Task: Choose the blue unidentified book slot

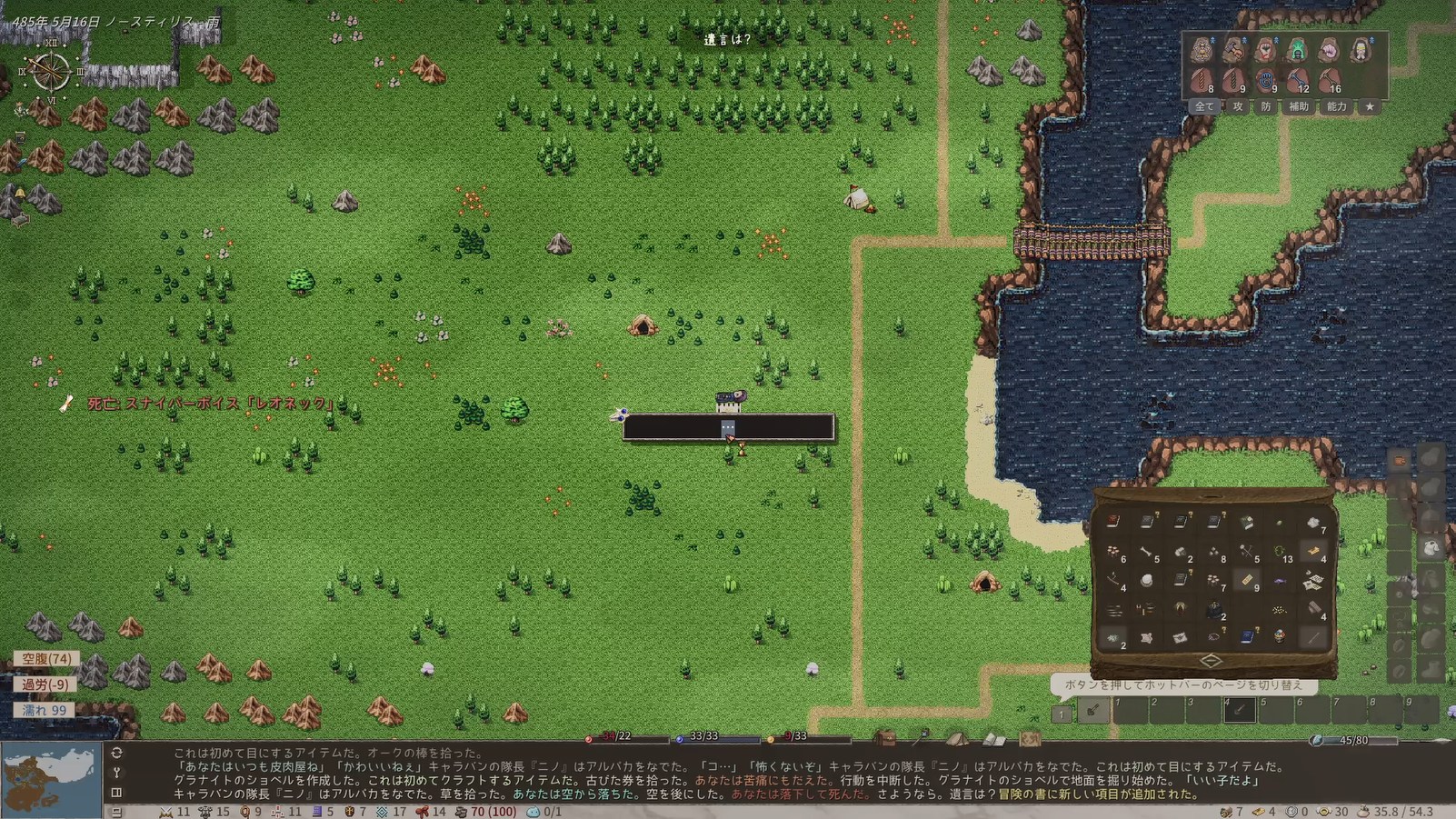Action: 1247,637
